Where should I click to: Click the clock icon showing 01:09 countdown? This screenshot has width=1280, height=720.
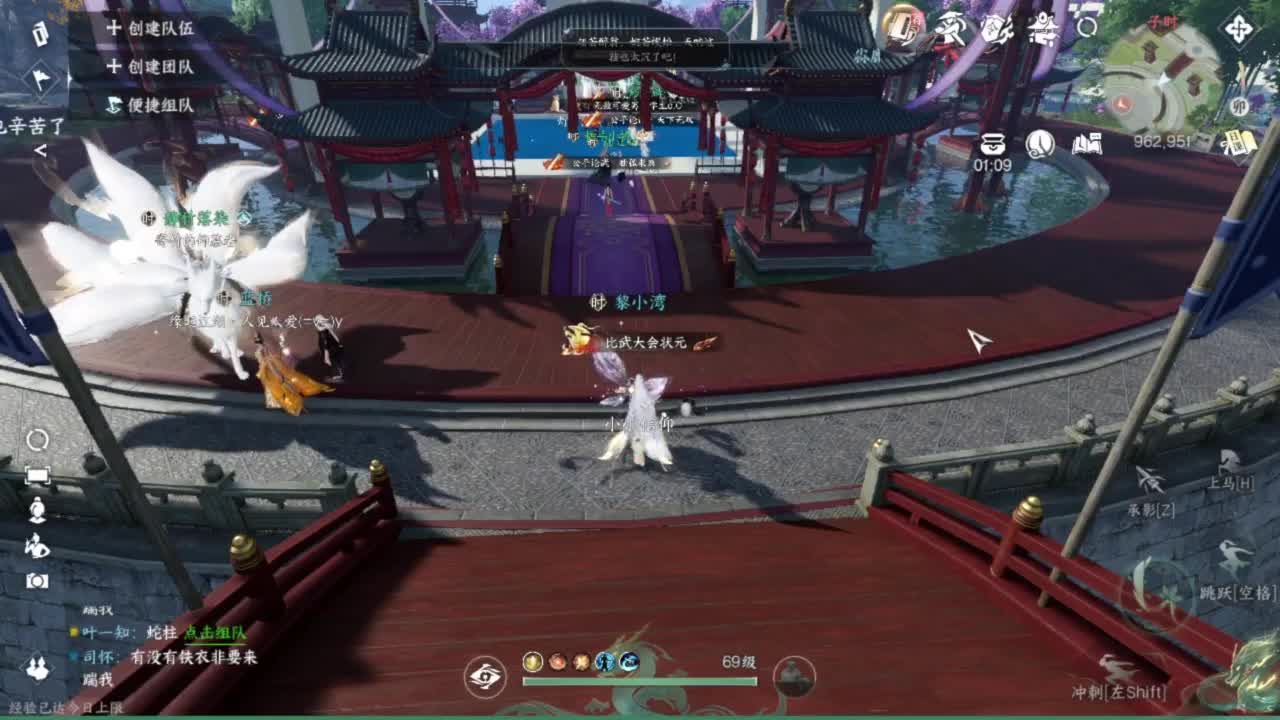[1040, 146]
